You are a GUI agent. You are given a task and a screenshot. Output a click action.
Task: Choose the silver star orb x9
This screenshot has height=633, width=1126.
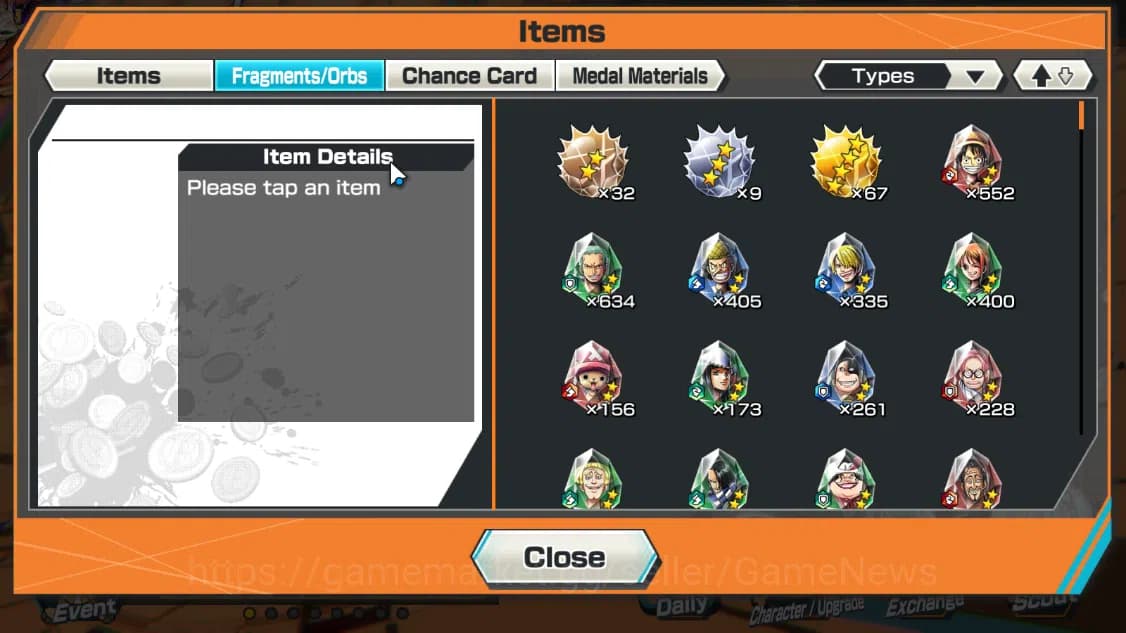(x=719, y=163)
